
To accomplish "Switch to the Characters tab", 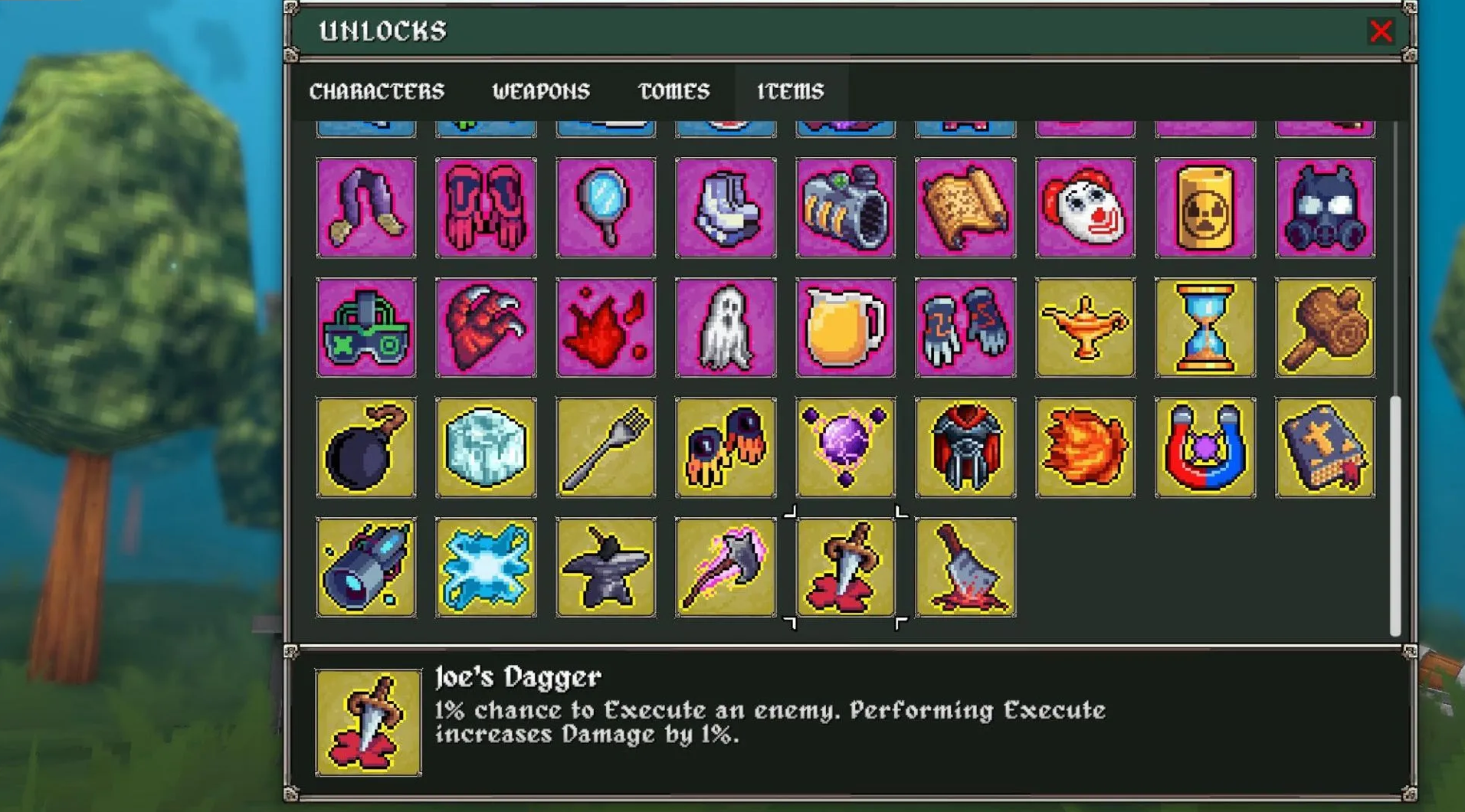I will [376, 91].
